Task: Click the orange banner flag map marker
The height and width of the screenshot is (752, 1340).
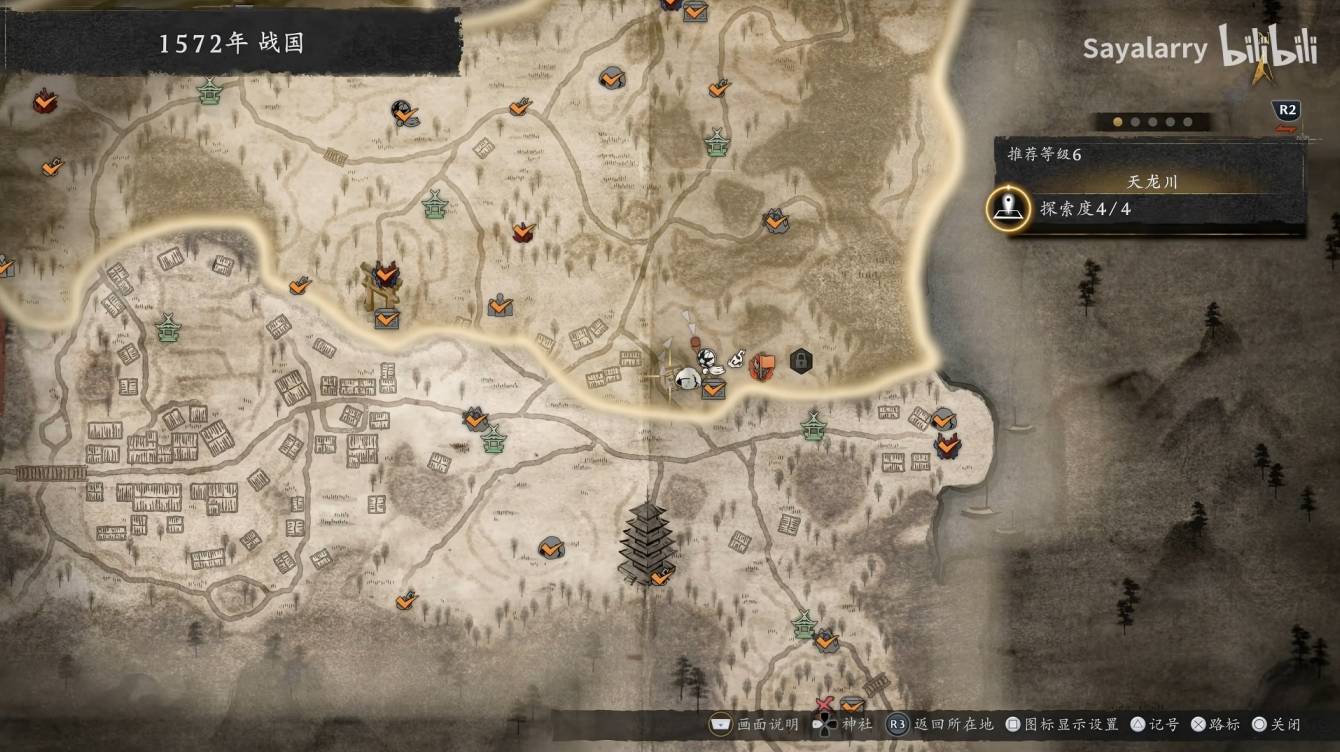Action: [x=763, y=366]
